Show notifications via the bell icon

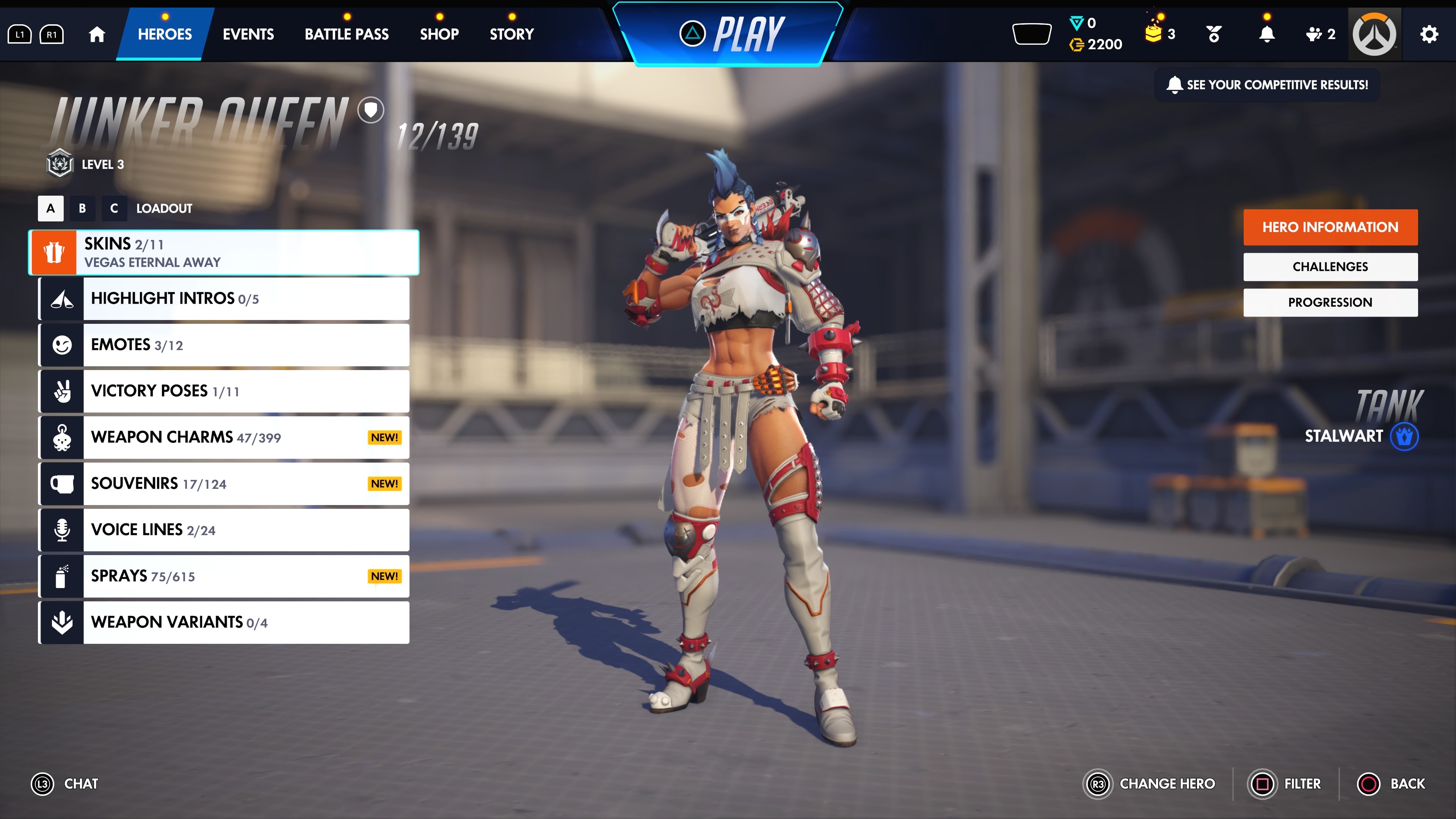[1267, 34]
